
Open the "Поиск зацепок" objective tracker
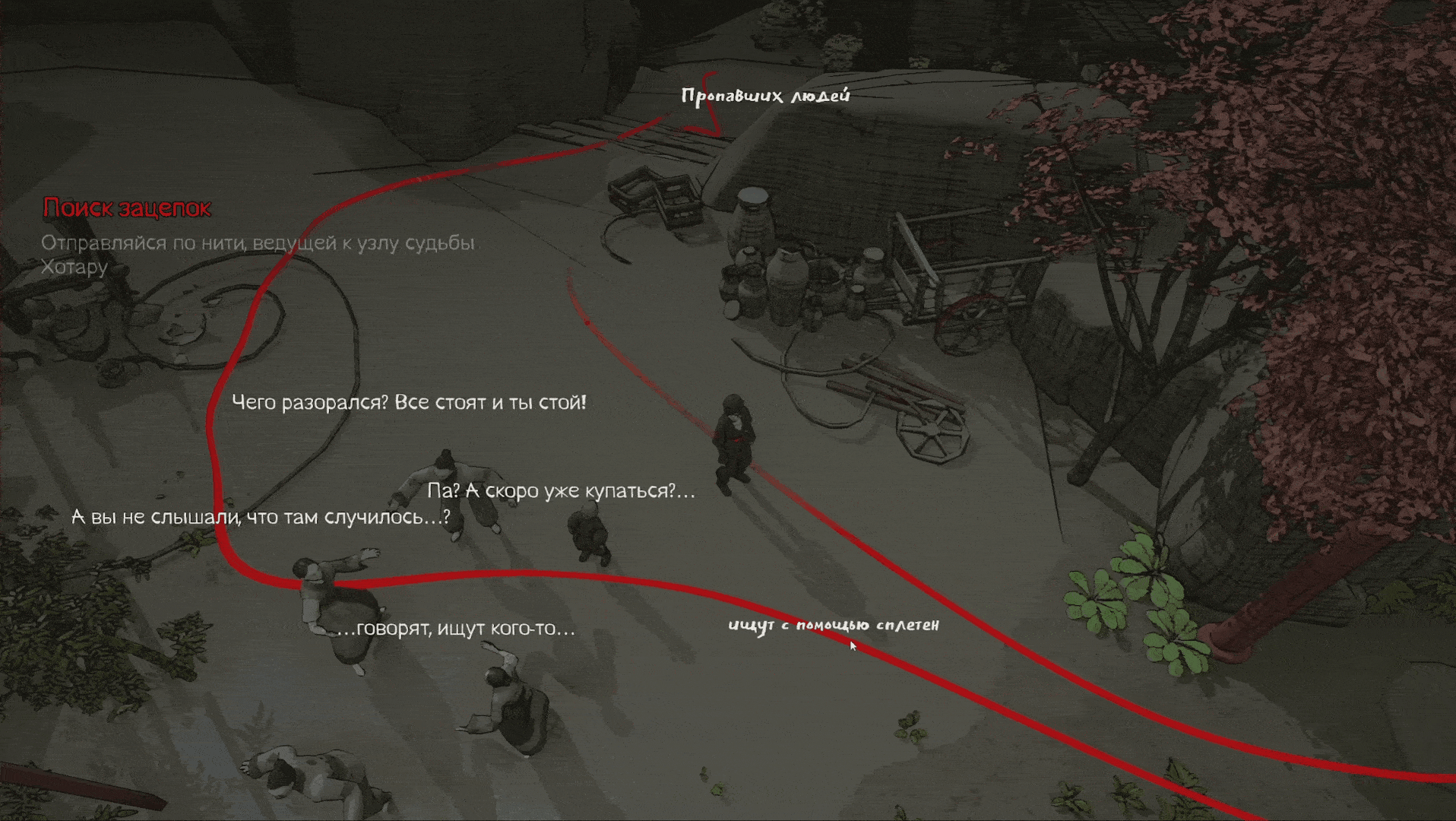127,208
